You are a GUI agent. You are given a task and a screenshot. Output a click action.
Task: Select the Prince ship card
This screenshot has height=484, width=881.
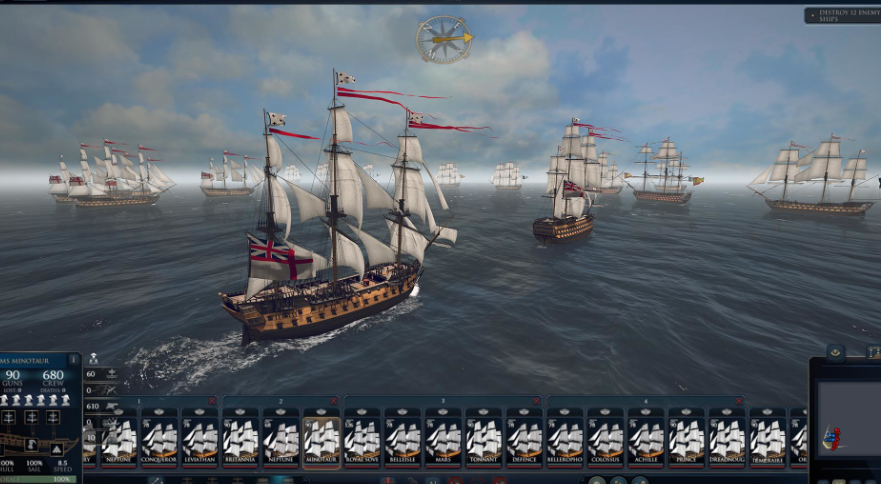686,437
